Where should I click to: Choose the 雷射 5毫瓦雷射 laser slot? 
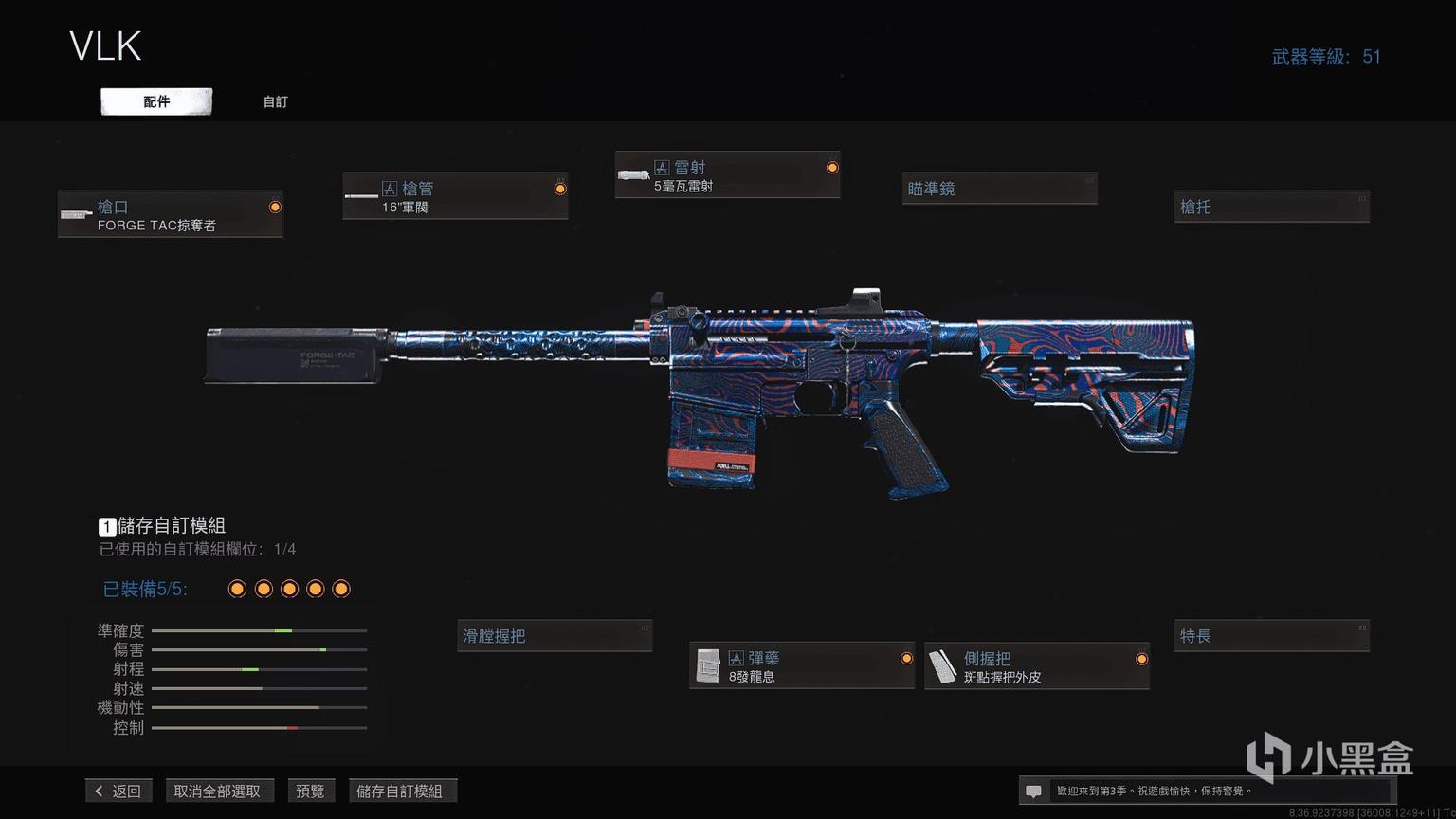click(727, 175)
